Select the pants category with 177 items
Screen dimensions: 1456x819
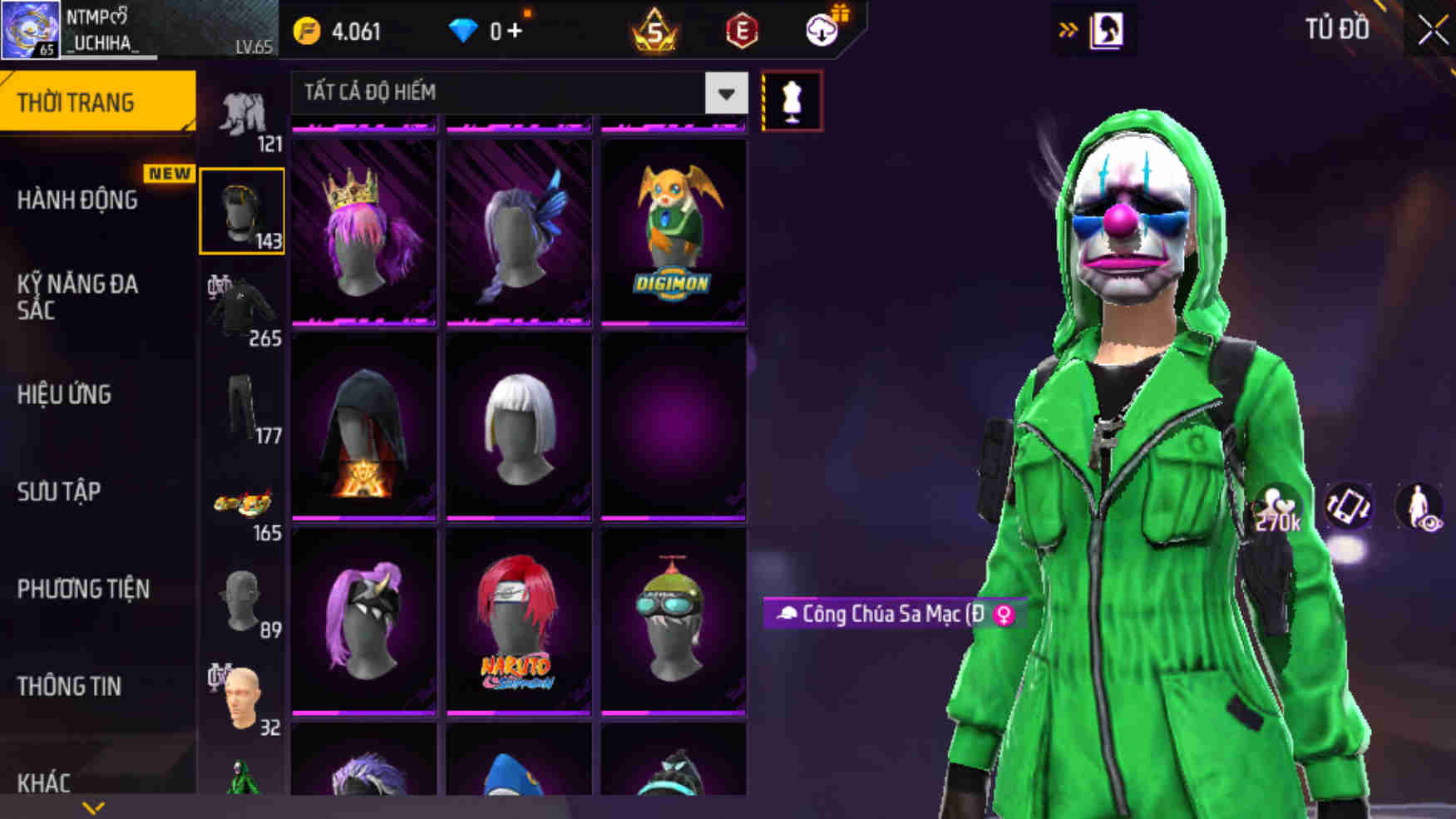coord(241,407)
